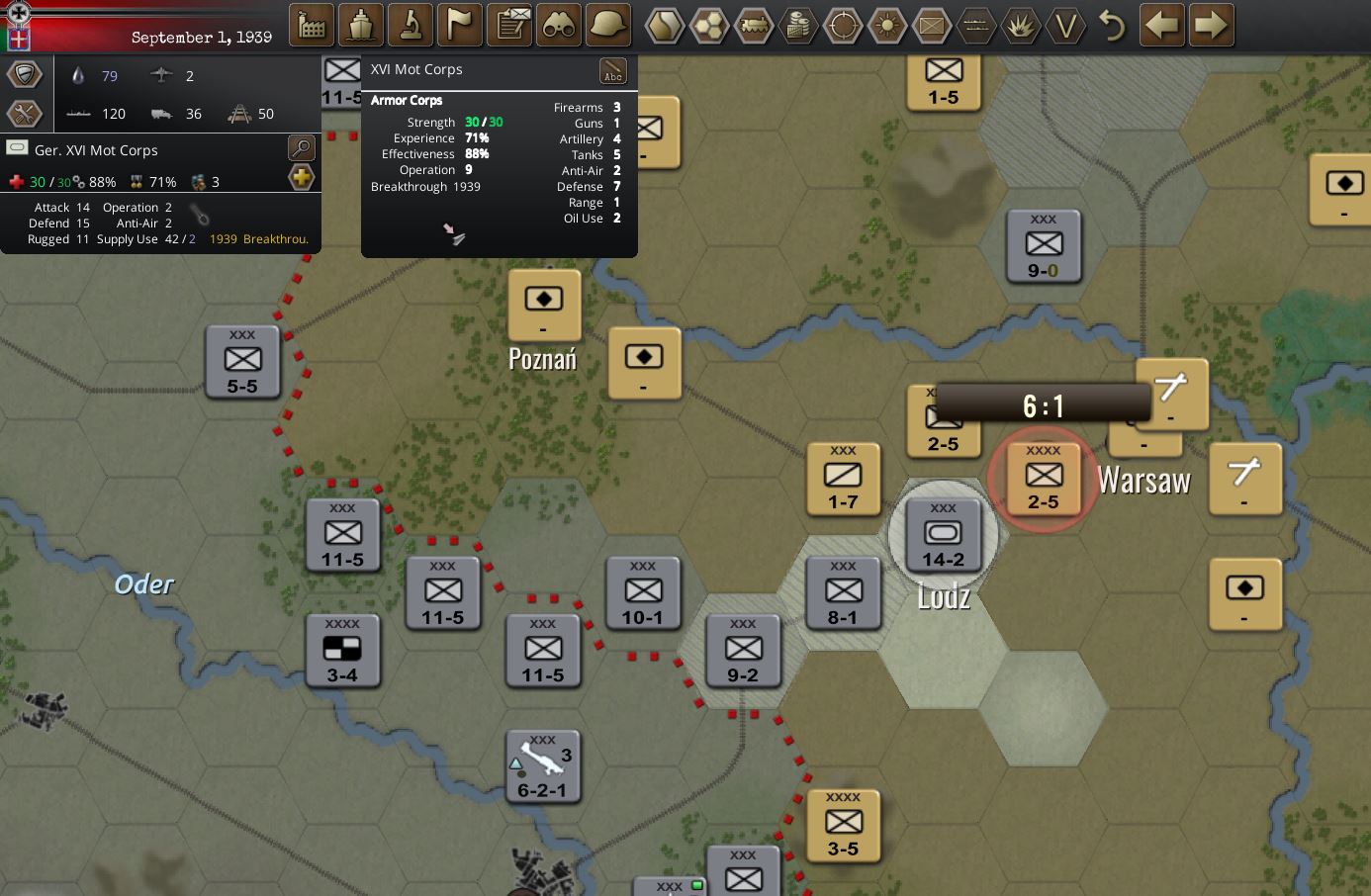Zoom to unit with the magnifier icon
The height and width of the screenshot is (896, 1371).
click(301, 147)
